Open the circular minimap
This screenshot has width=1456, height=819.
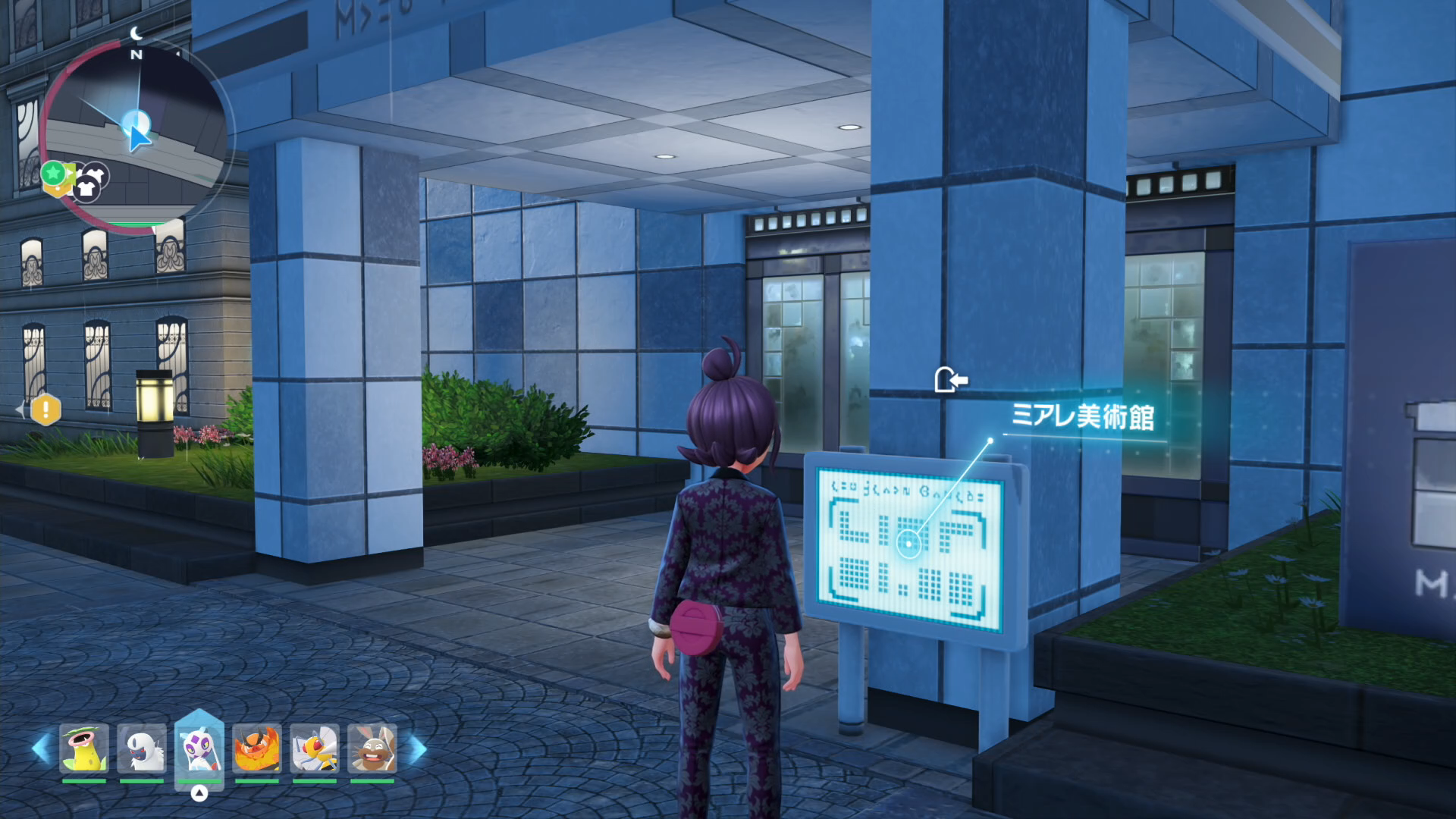(136, 136)
